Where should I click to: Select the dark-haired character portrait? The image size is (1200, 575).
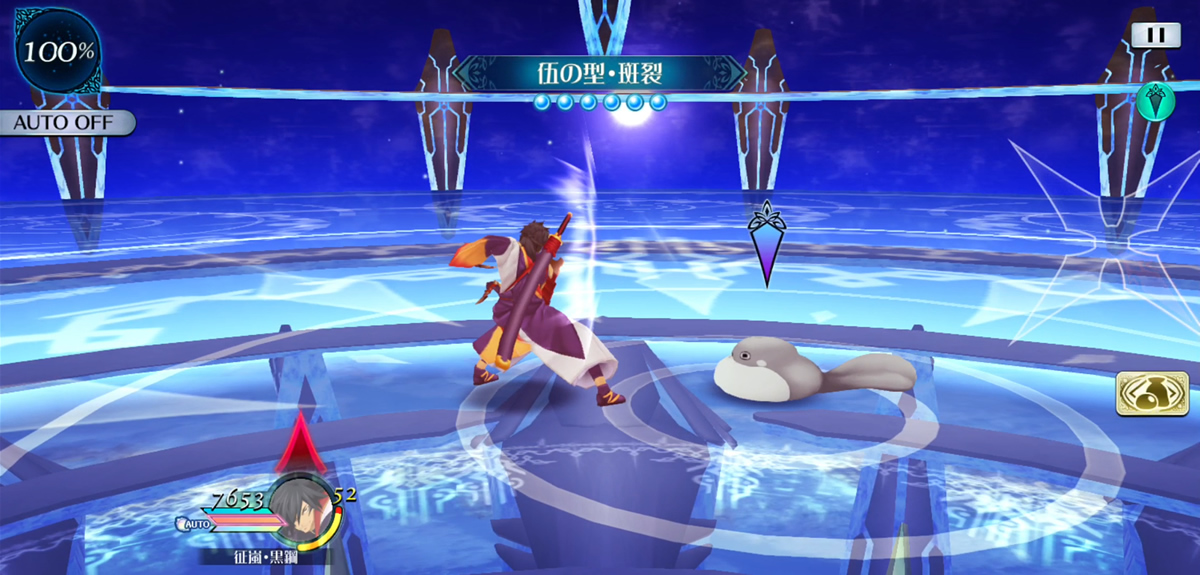coord(300,512)
